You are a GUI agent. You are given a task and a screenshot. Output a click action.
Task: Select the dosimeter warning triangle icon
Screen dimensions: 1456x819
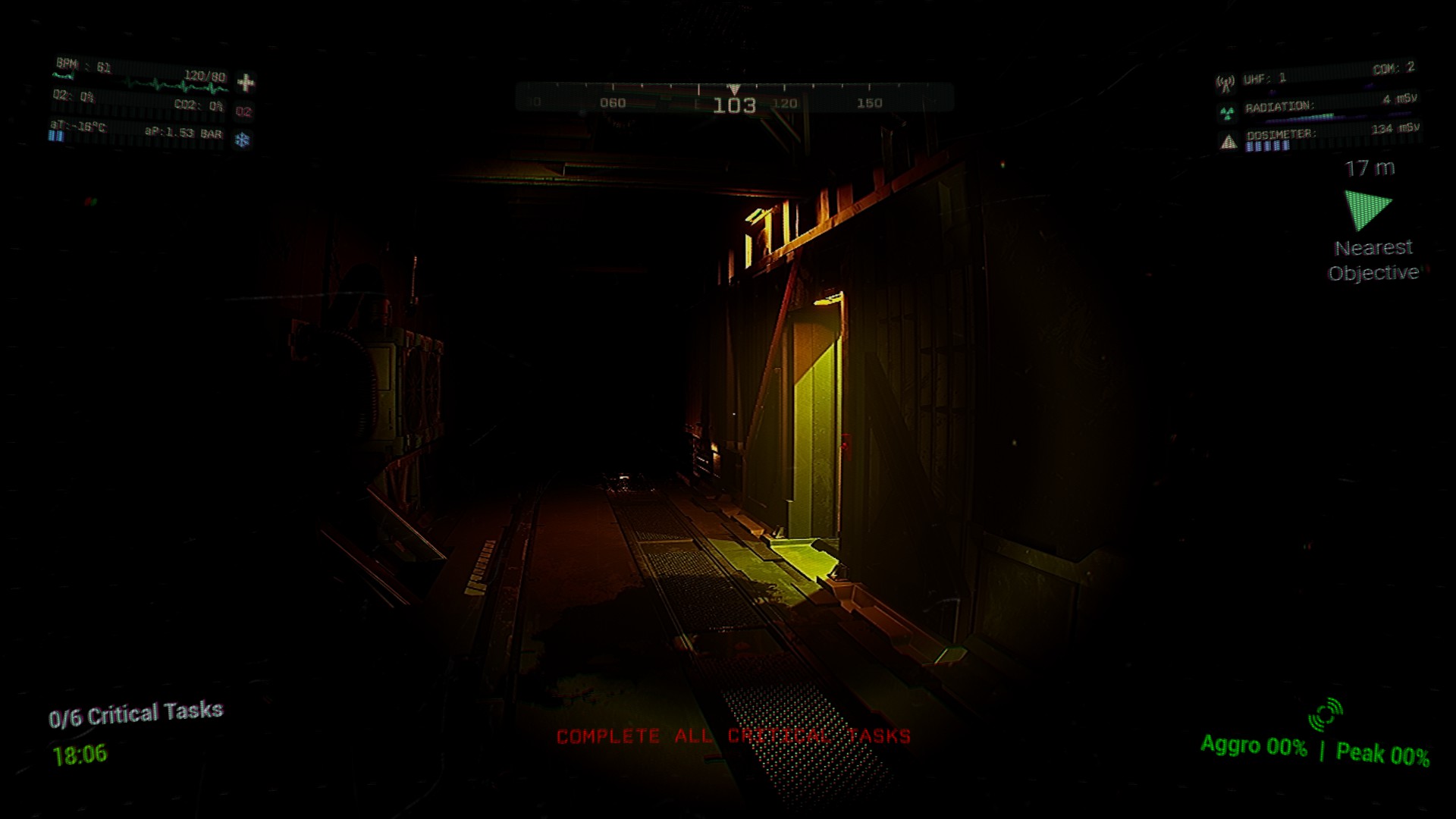(x=1229, y=142)
